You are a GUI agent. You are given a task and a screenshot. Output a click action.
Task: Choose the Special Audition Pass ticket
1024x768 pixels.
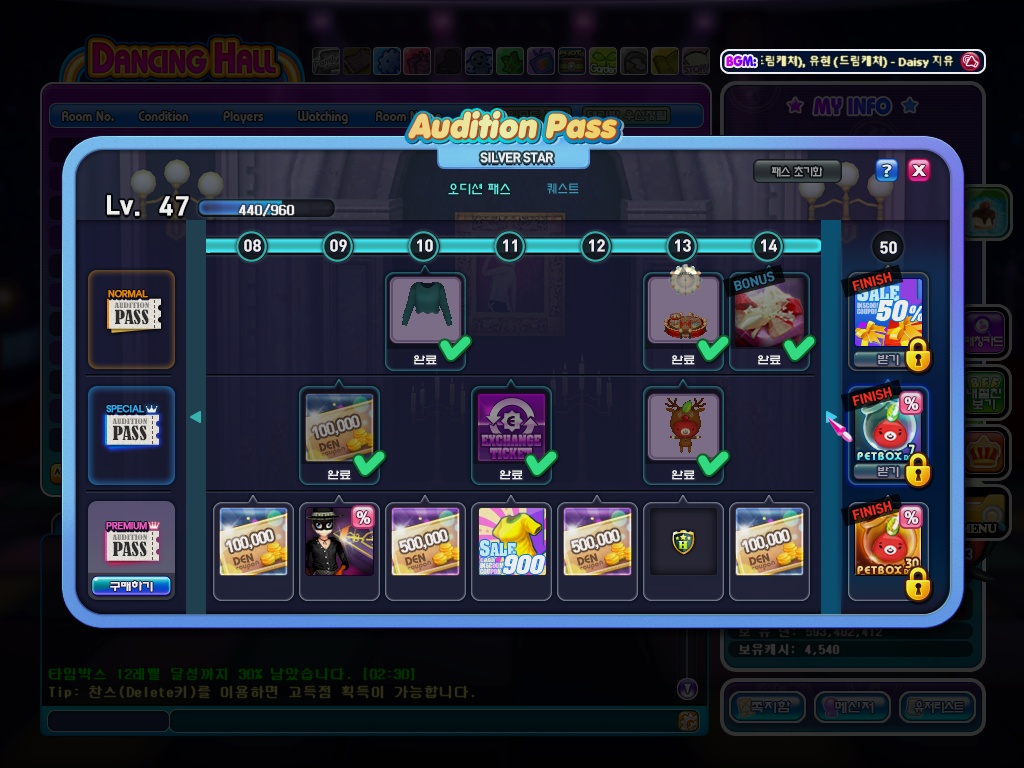[131, 431]
